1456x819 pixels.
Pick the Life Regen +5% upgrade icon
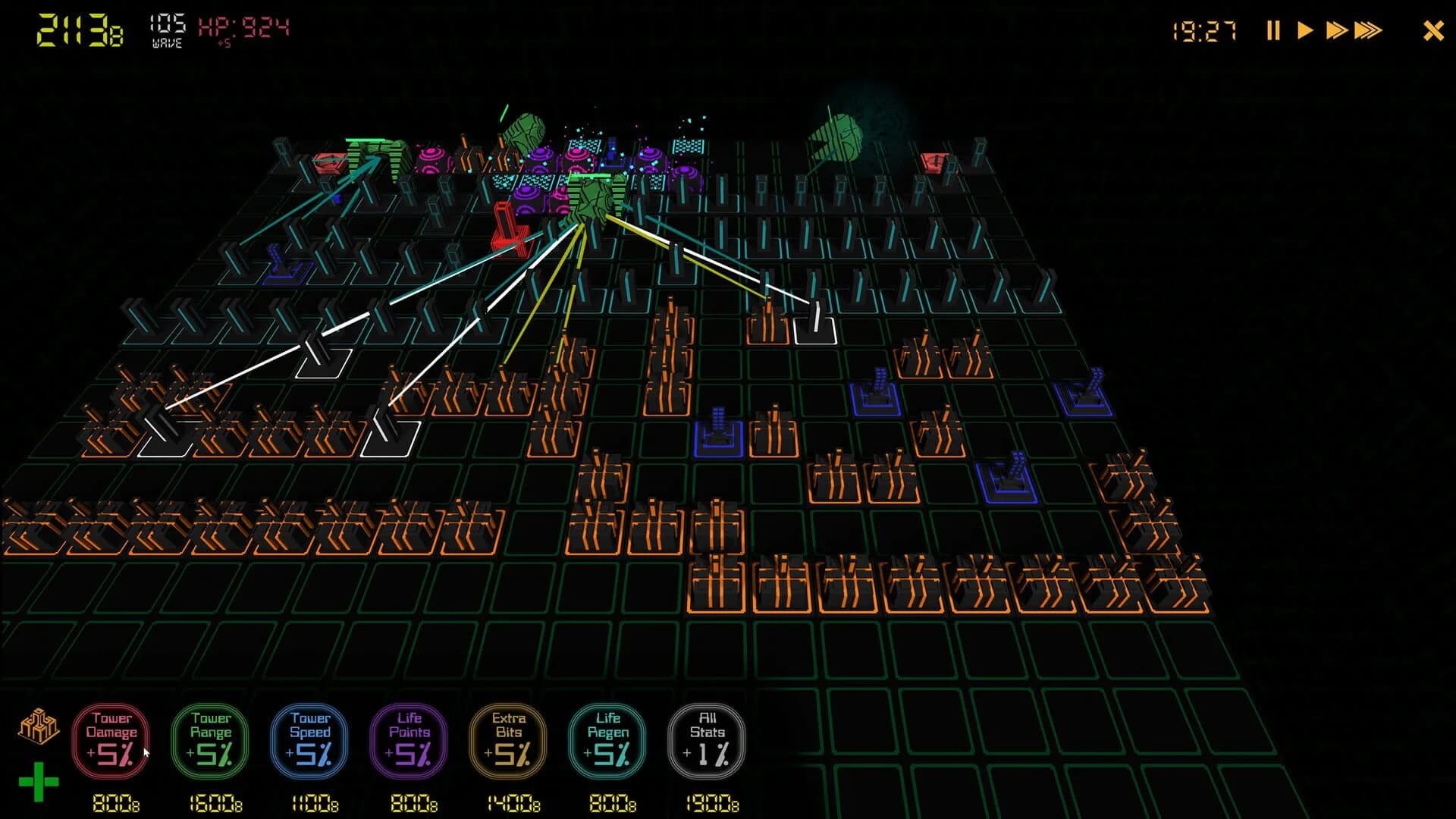point(607,739)
